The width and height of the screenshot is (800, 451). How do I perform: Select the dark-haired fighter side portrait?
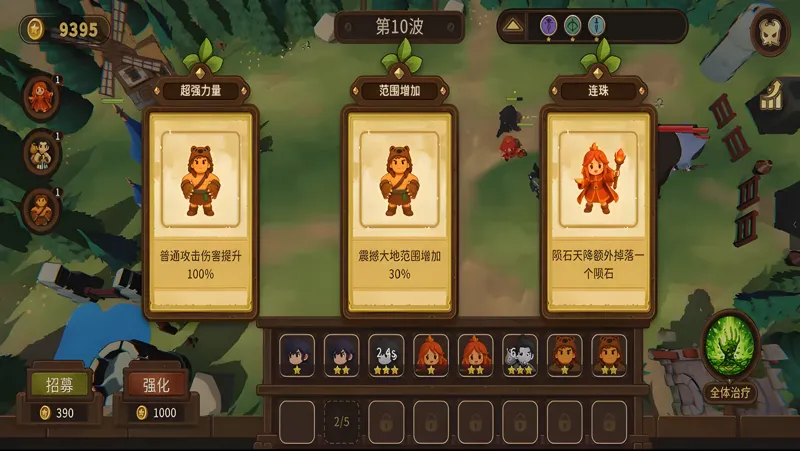(x=41, y=152)
